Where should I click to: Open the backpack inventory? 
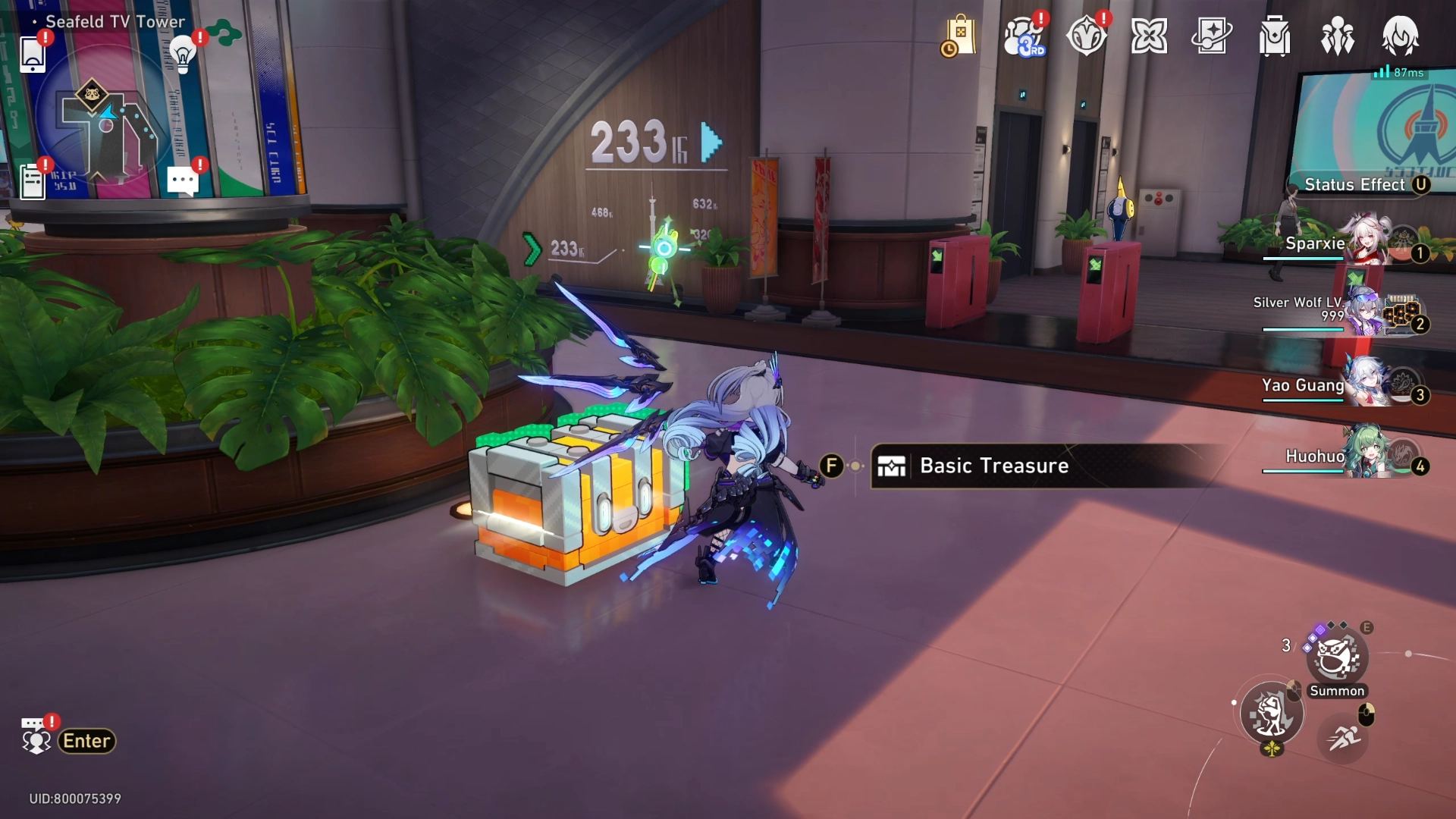click(1275, 36)
